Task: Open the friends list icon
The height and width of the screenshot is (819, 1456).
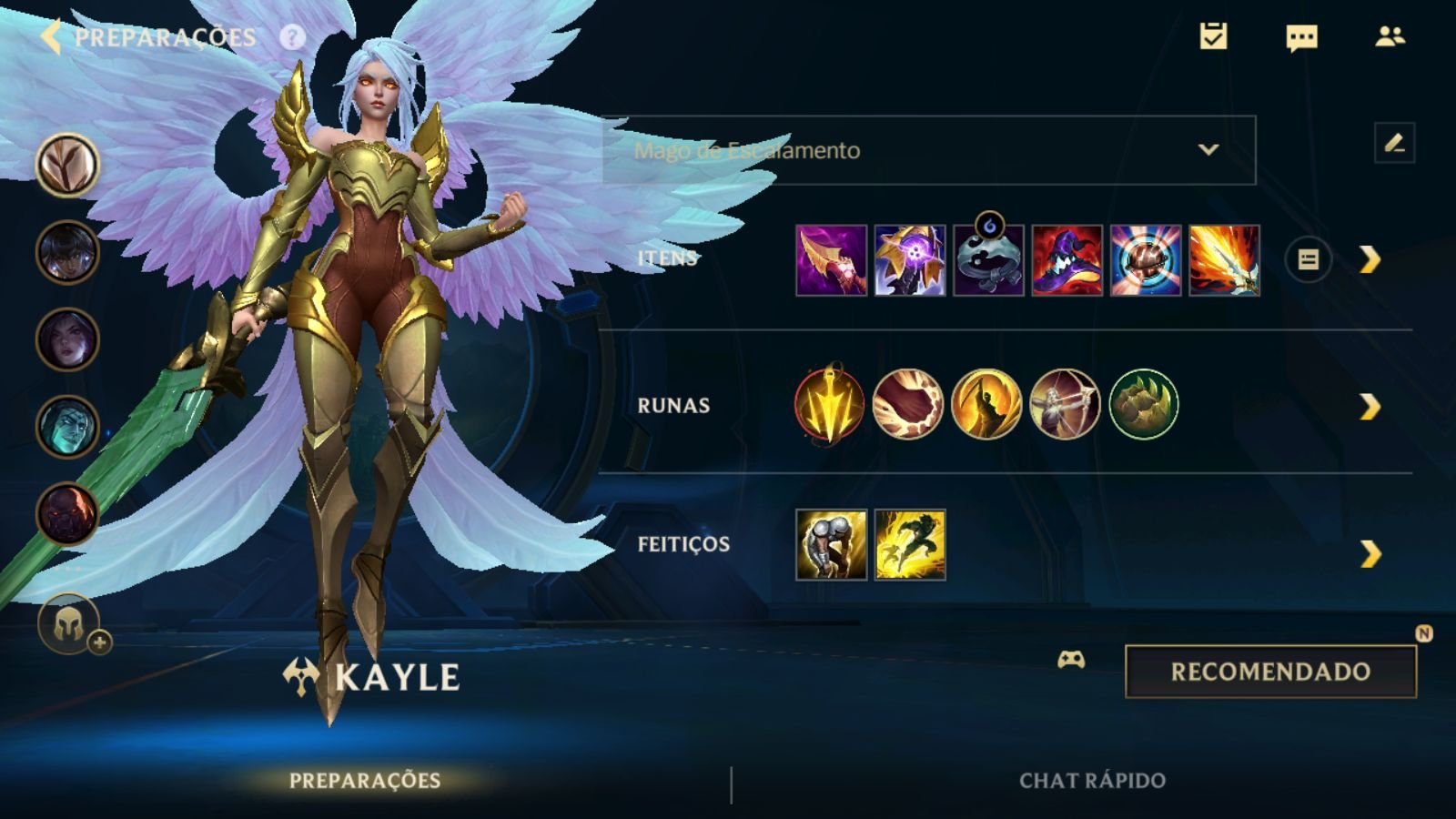Action: point(1390,36)
